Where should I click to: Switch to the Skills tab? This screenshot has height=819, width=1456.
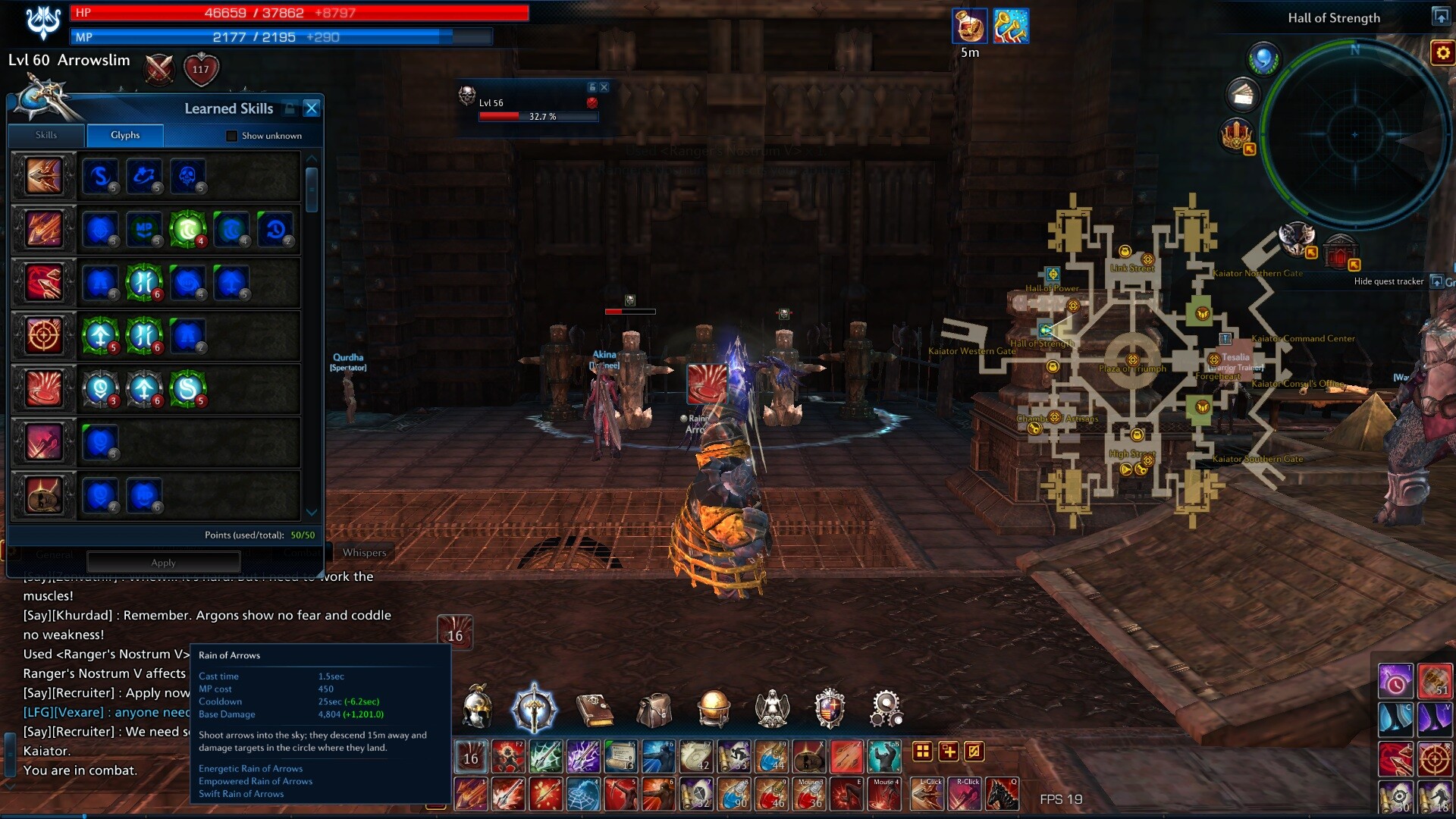pos(46,135)
